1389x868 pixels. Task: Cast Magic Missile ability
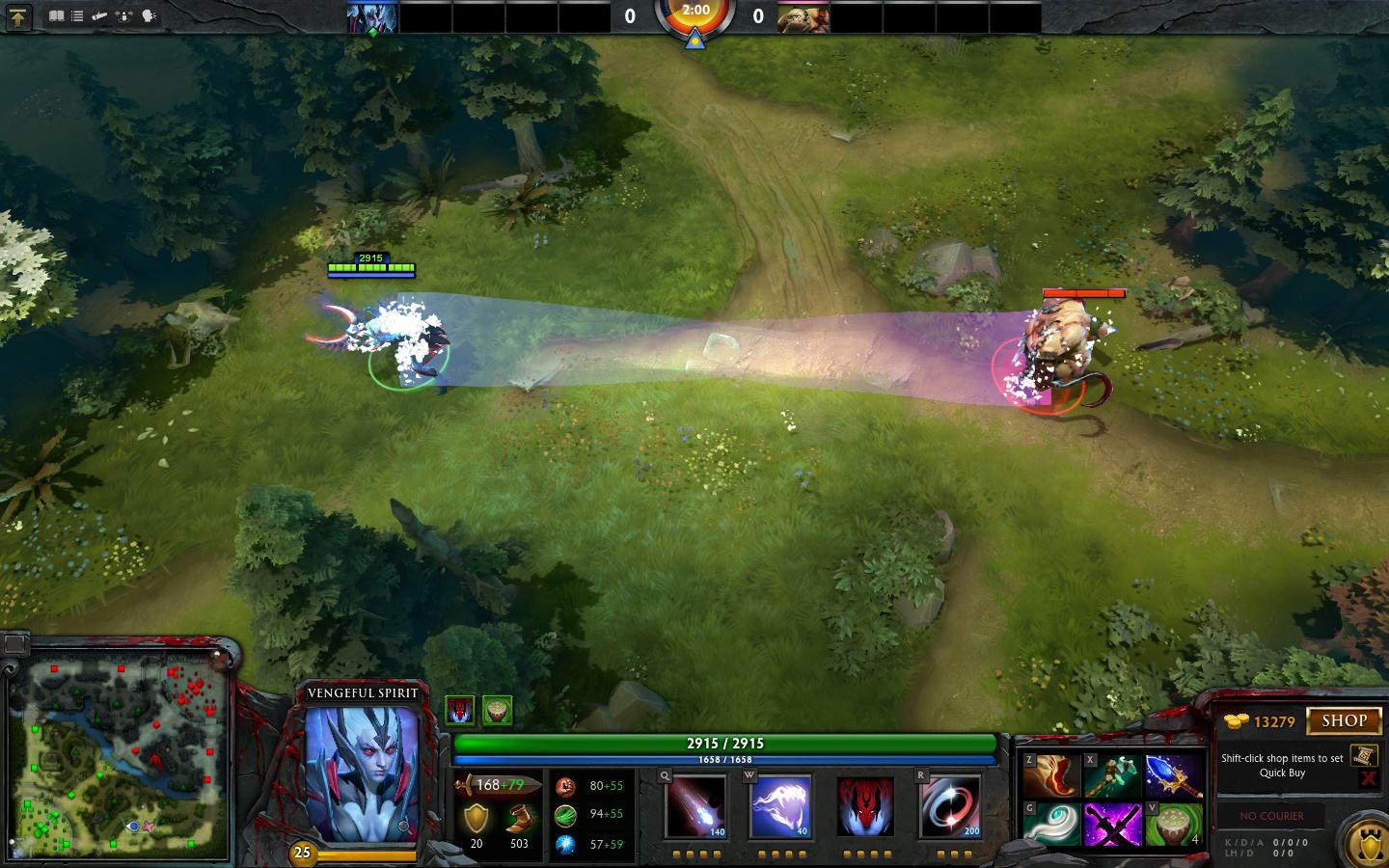(x=695, y=806)
